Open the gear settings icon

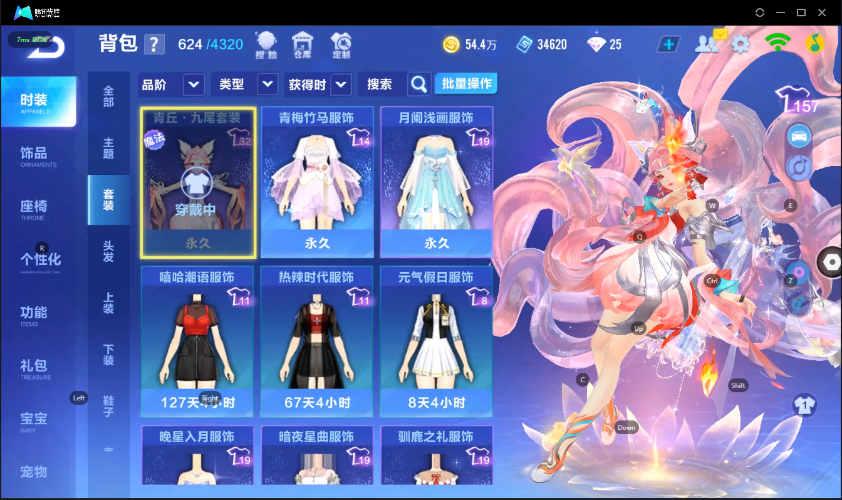pyautogui.click(x=741, y=44)
